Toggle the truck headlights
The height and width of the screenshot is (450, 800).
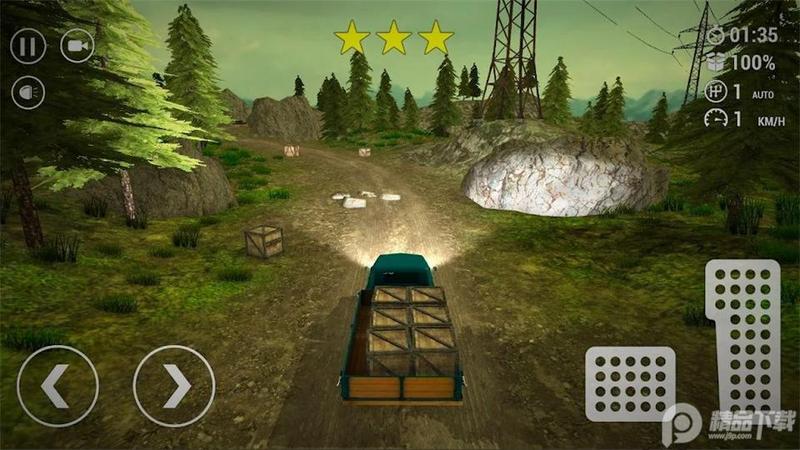[28, 93]
